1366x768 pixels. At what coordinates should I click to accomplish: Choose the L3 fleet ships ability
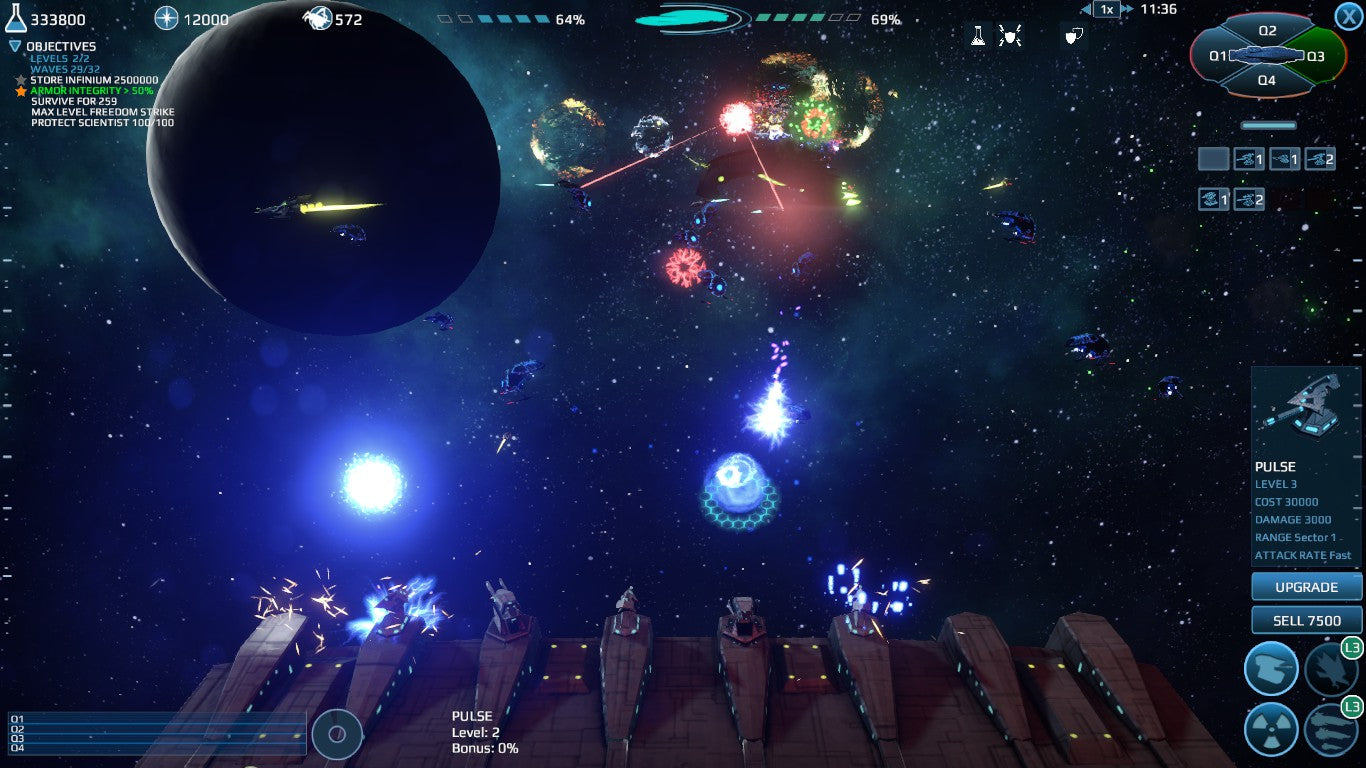[1331, 729]
